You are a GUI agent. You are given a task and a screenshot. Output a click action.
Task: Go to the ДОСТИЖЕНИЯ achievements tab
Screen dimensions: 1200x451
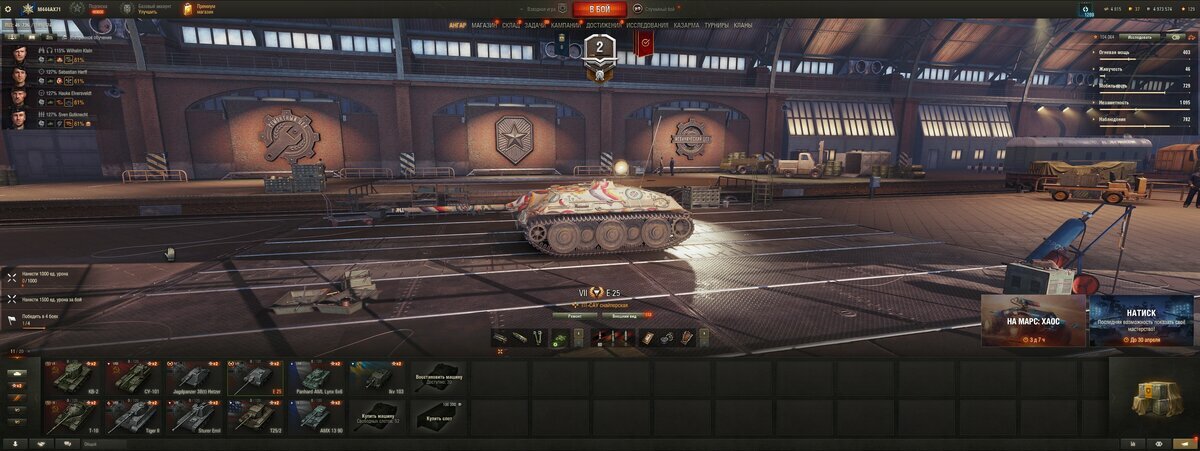(602, 25)
